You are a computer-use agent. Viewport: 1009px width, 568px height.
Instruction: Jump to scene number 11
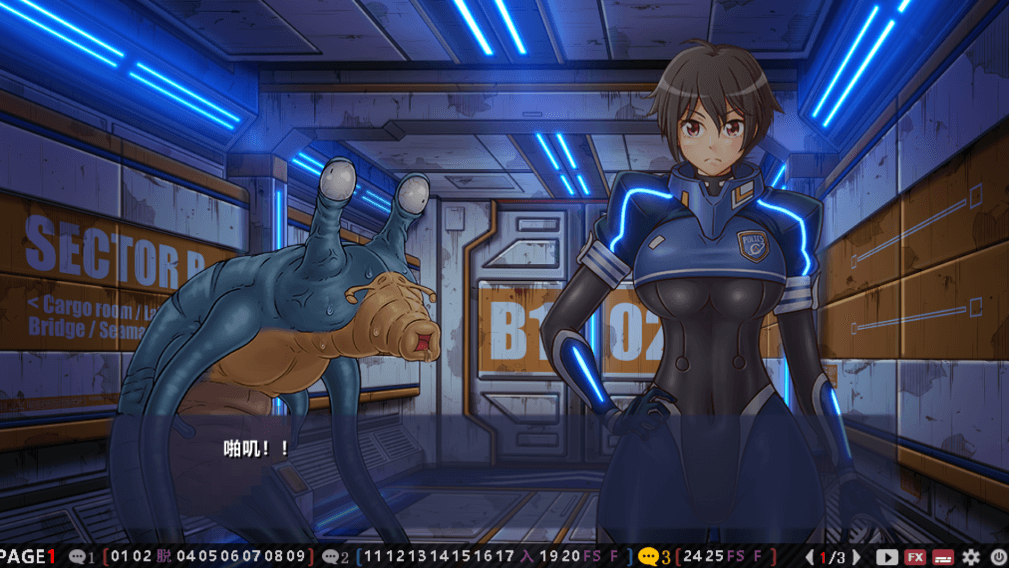[x=370, y=557]
